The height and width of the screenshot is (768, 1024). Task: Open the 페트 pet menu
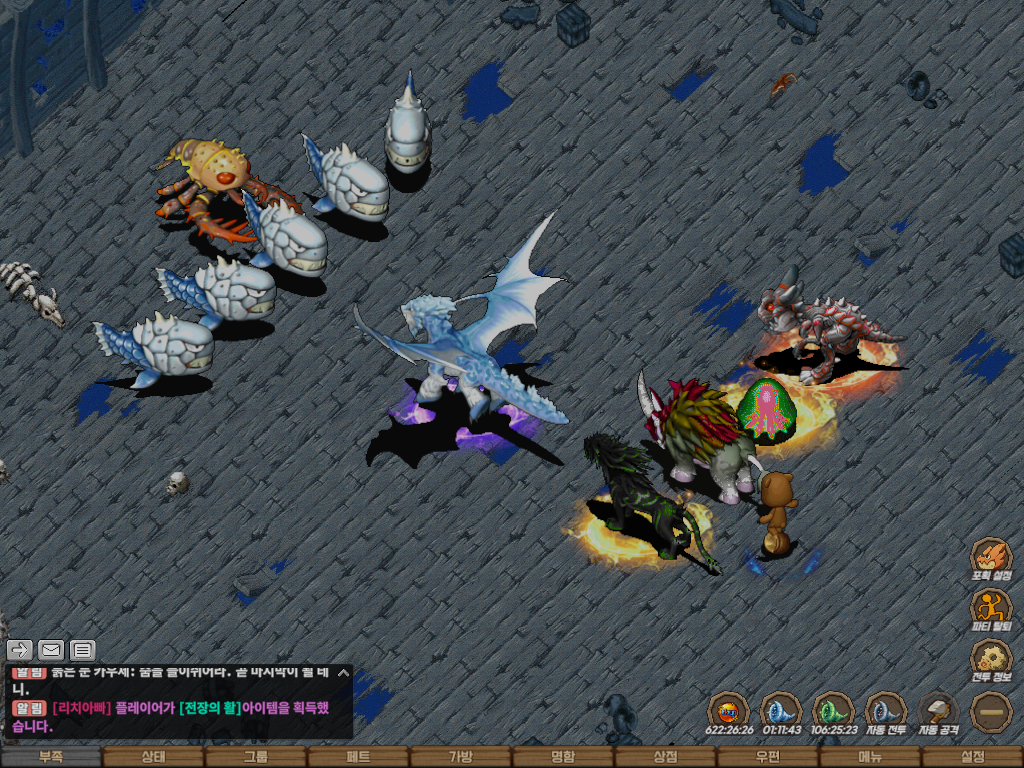(x=358, y=757)
